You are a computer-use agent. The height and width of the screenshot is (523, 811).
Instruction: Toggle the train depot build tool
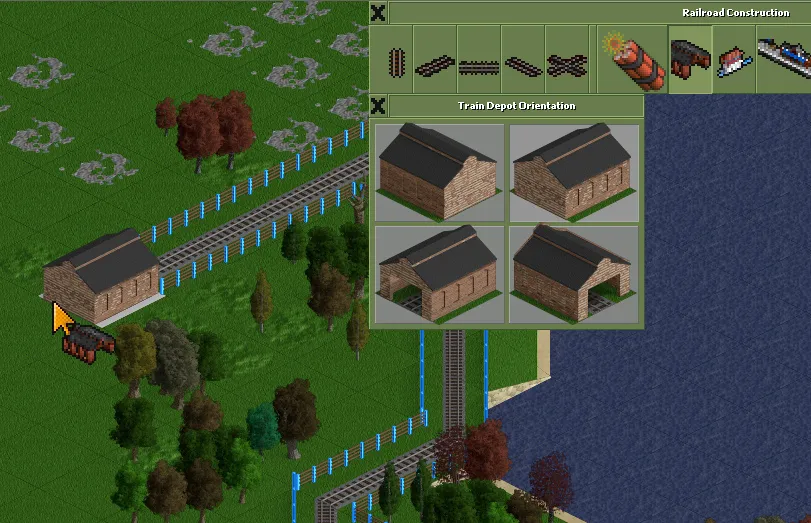690,60
